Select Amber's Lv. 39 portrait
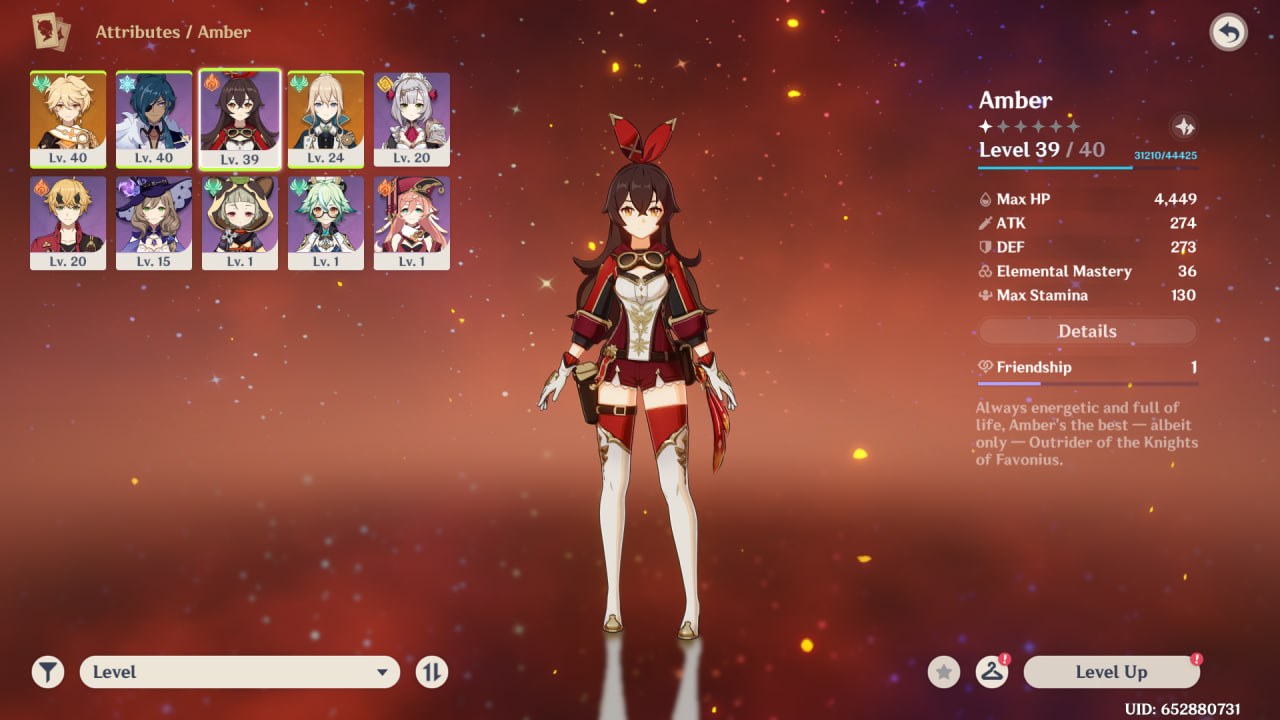Image resolution: width=1280 pixels, height=720 pixels. [240, 119]
